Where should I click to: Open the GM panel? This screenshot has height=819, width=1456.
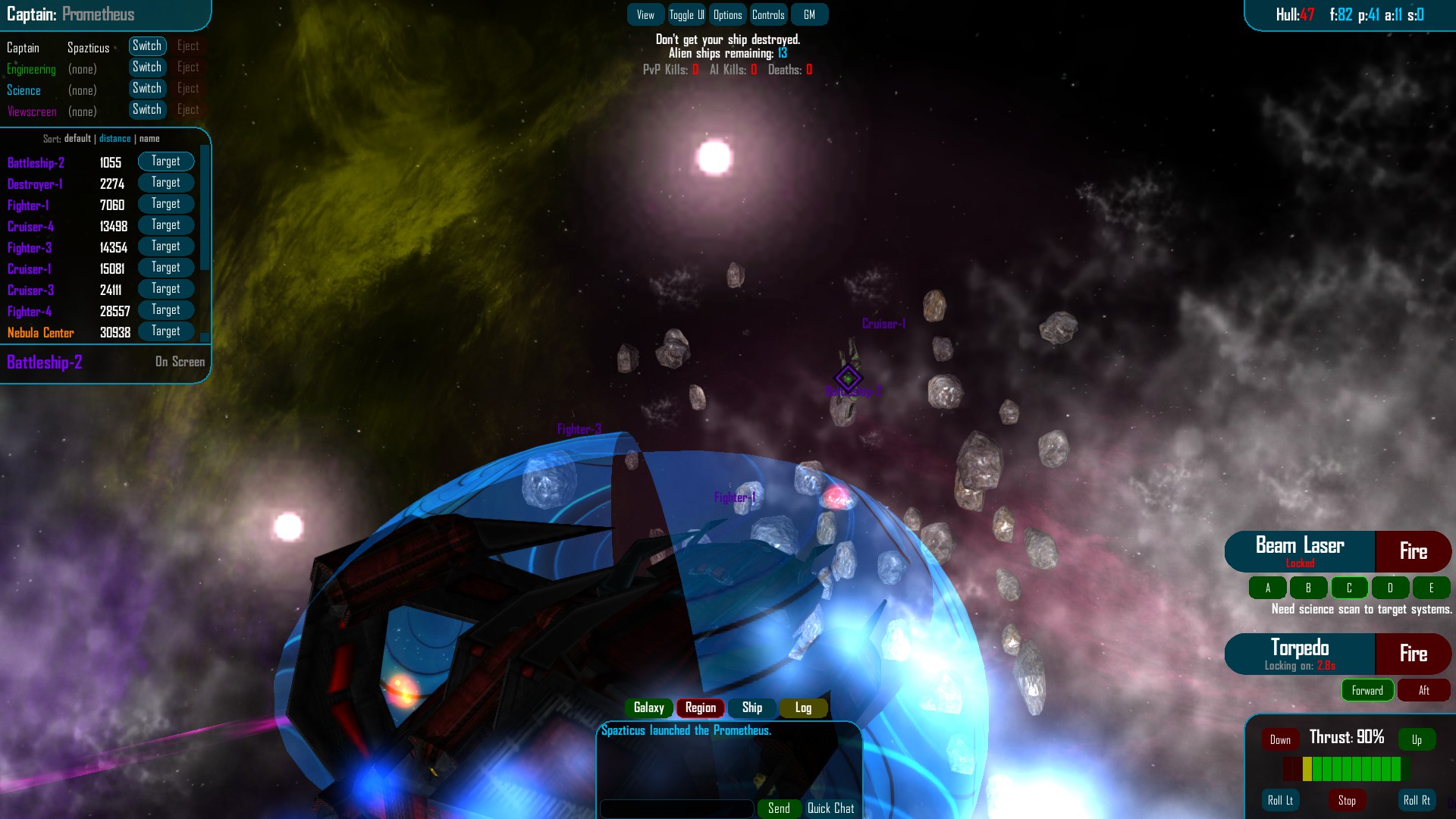[x=809, y=14]
